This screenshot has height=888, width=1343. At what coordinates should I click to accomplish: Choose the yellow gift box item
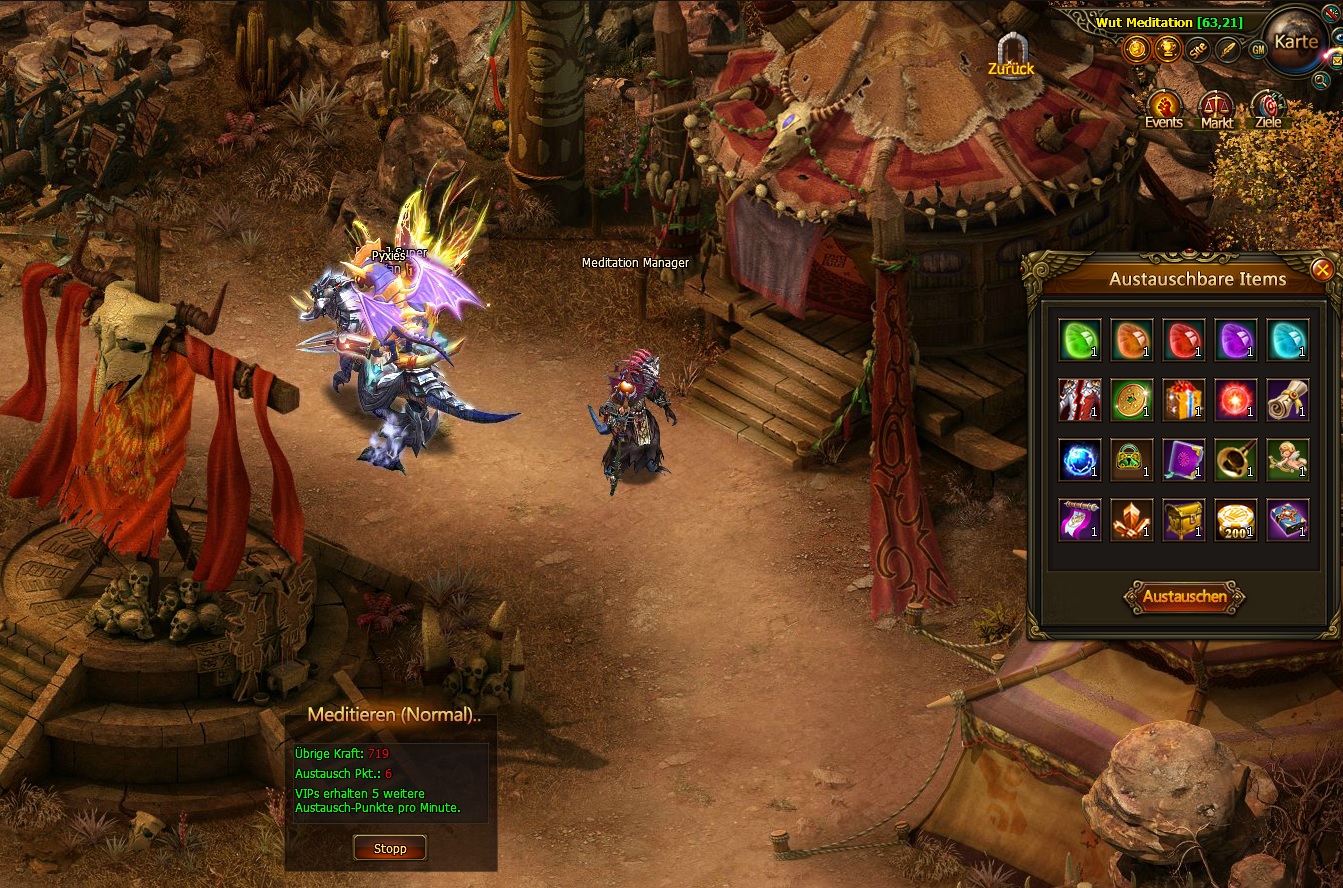pyautogui.click(x=1184, y=400)
